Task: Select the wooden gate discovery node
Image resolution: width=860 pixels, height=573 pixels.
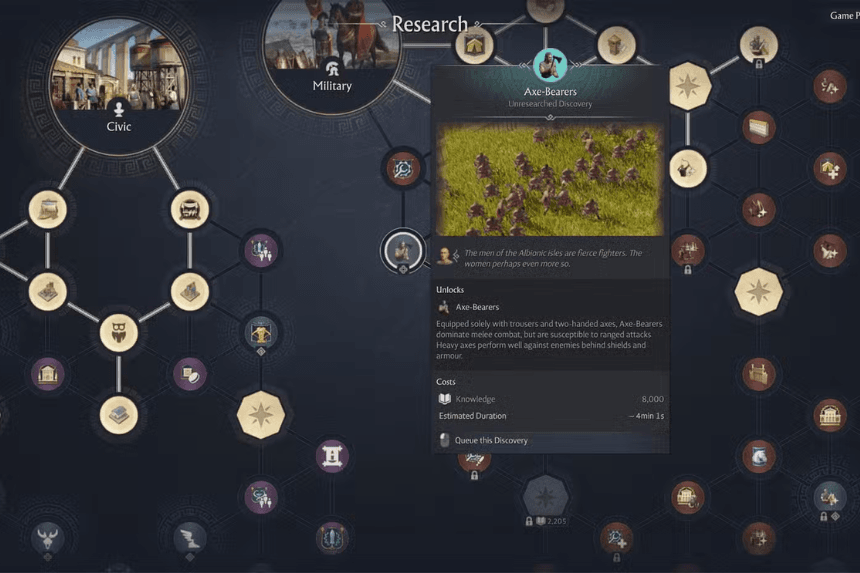Action: coord(759,374)
